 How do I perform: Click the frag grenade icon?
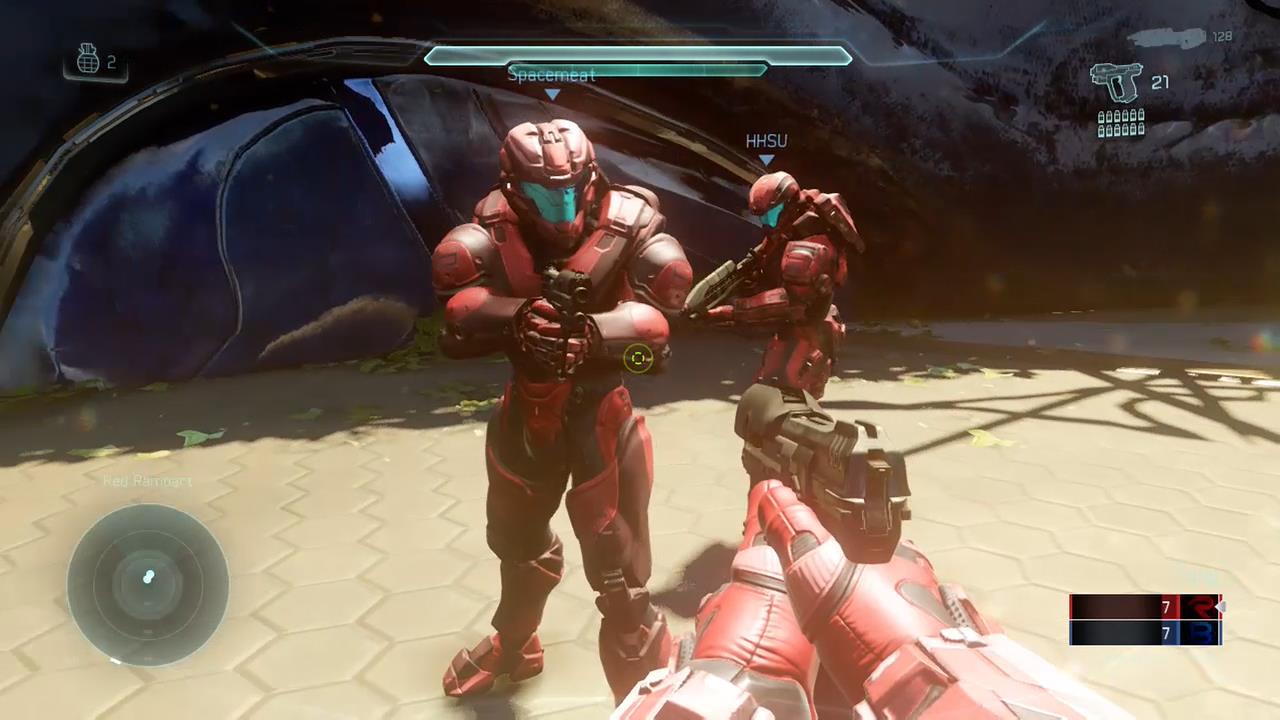(x=88, y=61)
